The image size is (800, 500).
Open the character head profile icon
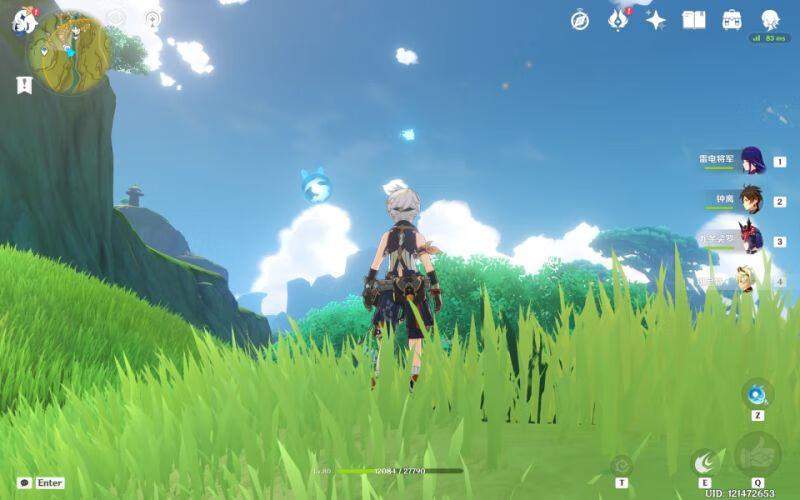770,20
